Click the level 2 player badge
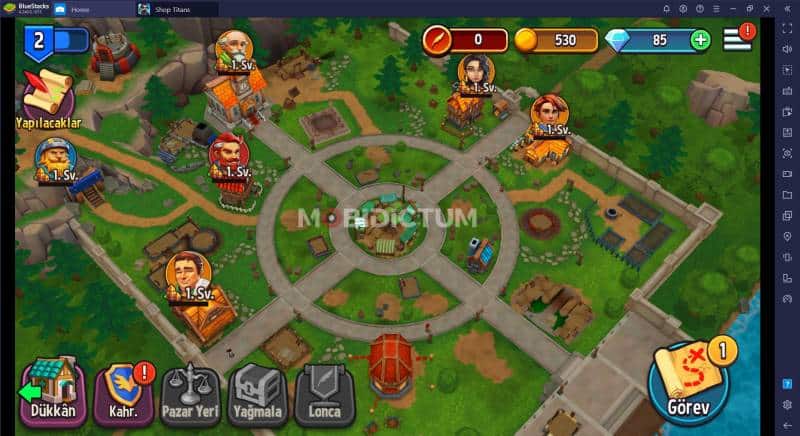 click(39, 41)
